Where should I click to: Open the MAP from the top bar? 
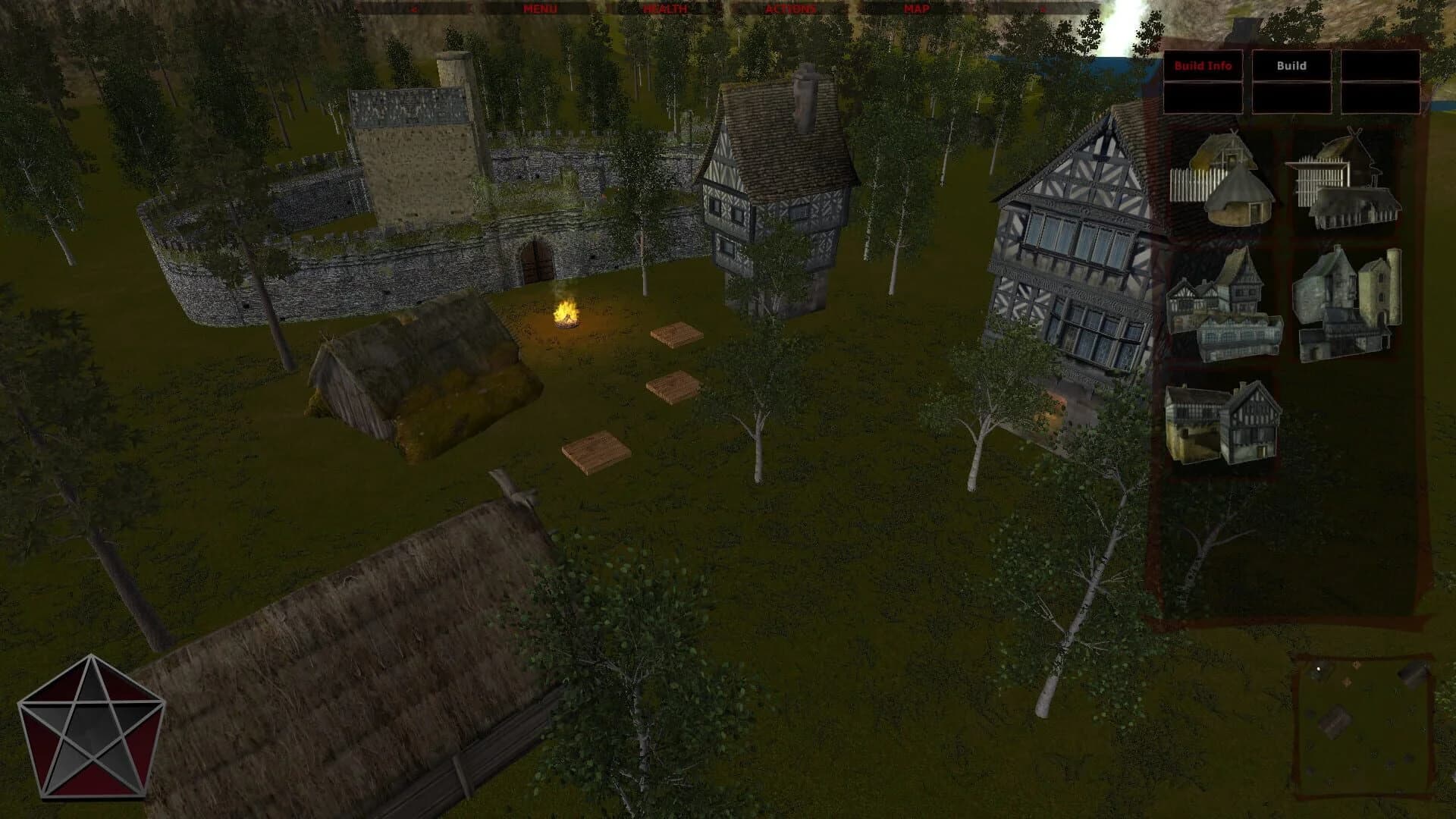(916, 10)
